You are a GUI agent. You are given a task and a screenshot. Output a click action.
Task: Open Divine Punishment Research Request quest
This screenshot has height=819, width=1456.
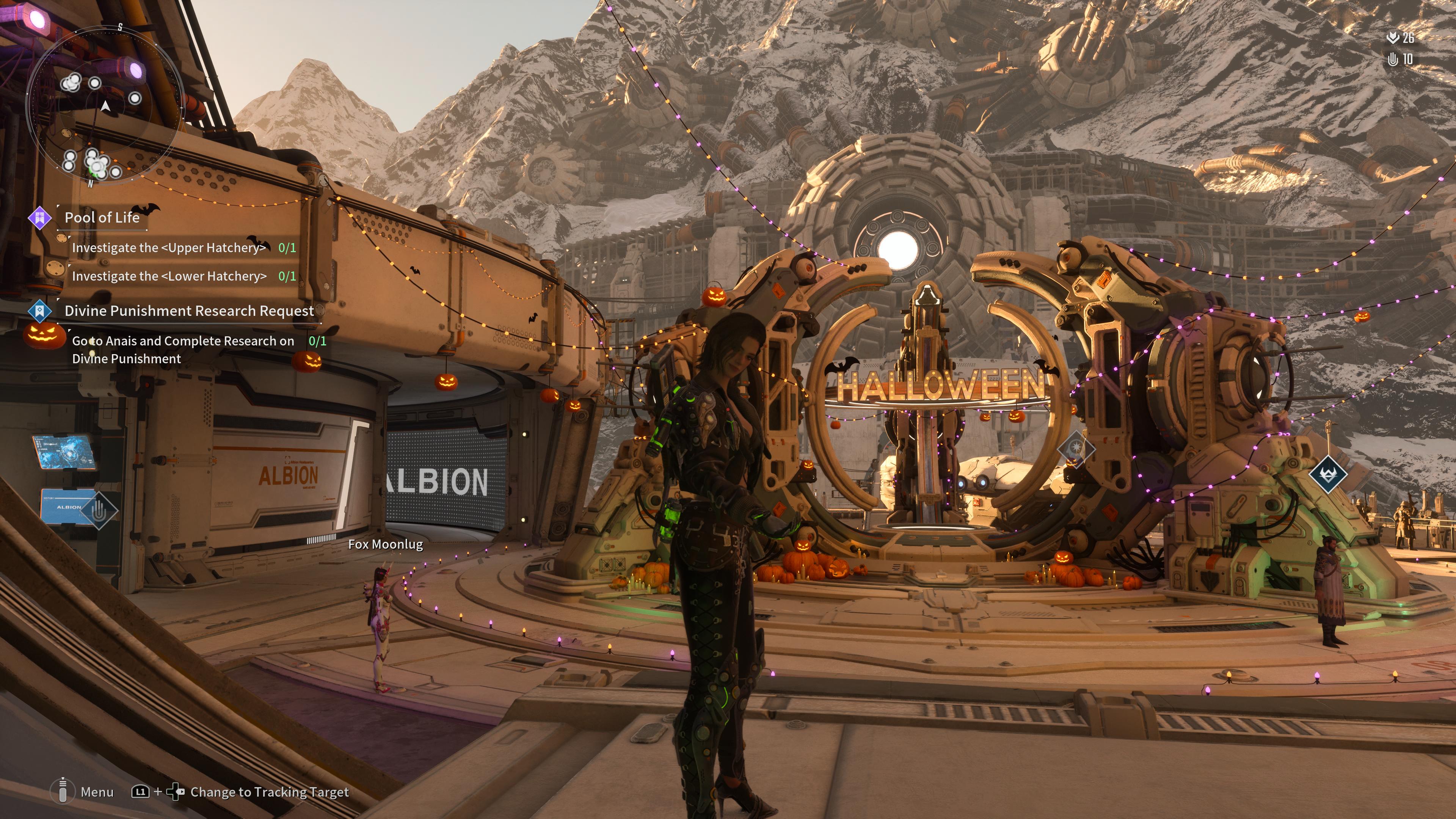click(x=189, y=311)
